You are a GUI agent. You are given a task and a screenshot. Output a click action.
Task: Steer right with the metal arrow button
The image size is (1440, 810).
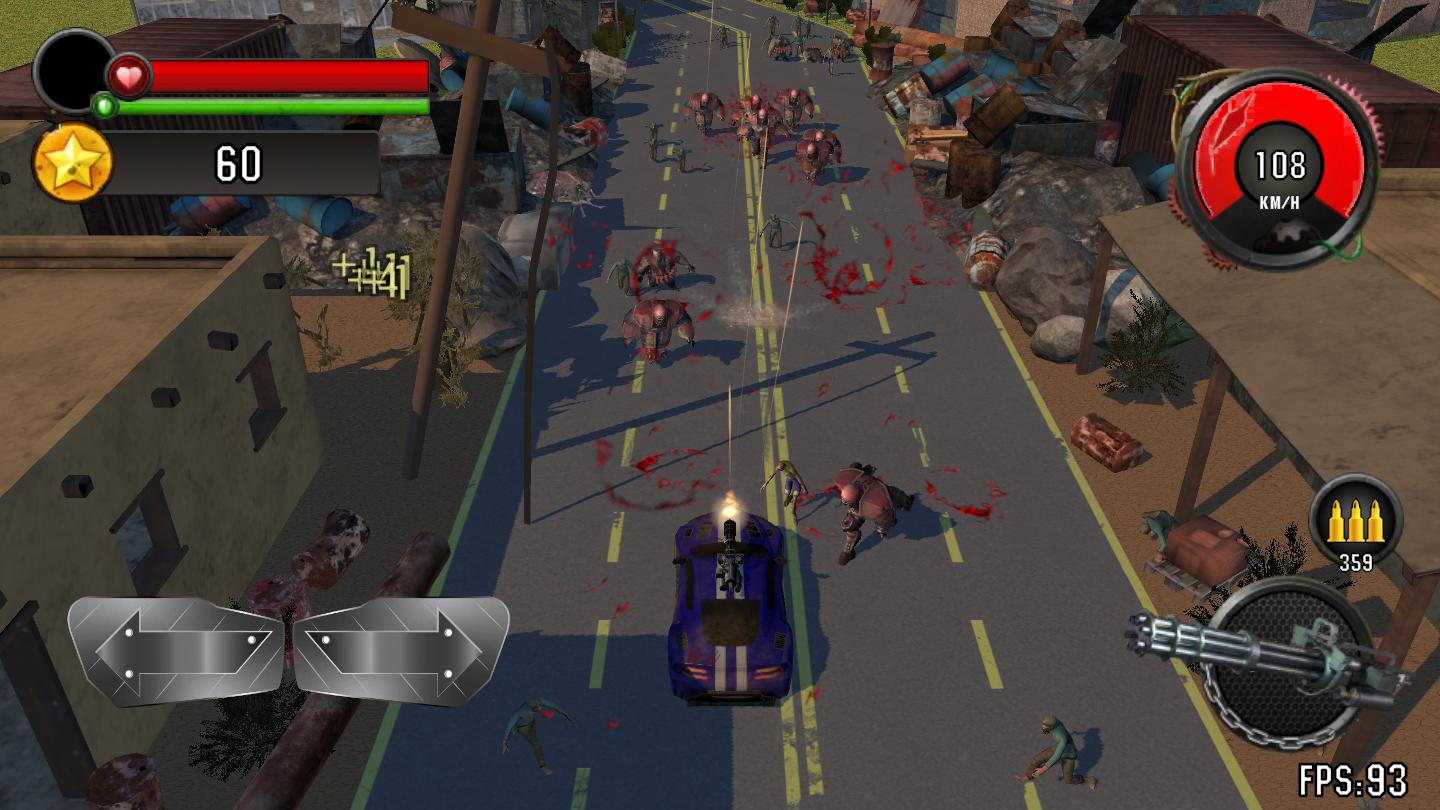click(400, 649)
